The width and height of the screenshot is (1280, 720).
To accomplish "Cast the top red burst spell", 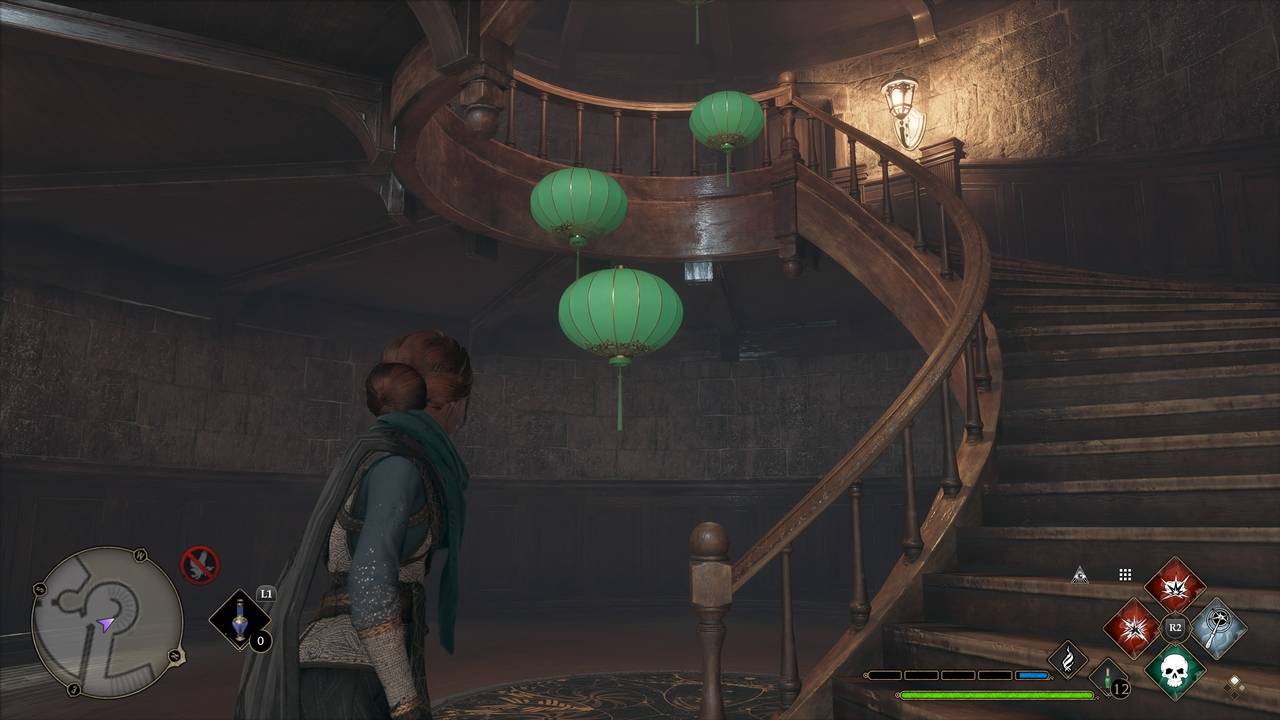I will click(1174, 585).
